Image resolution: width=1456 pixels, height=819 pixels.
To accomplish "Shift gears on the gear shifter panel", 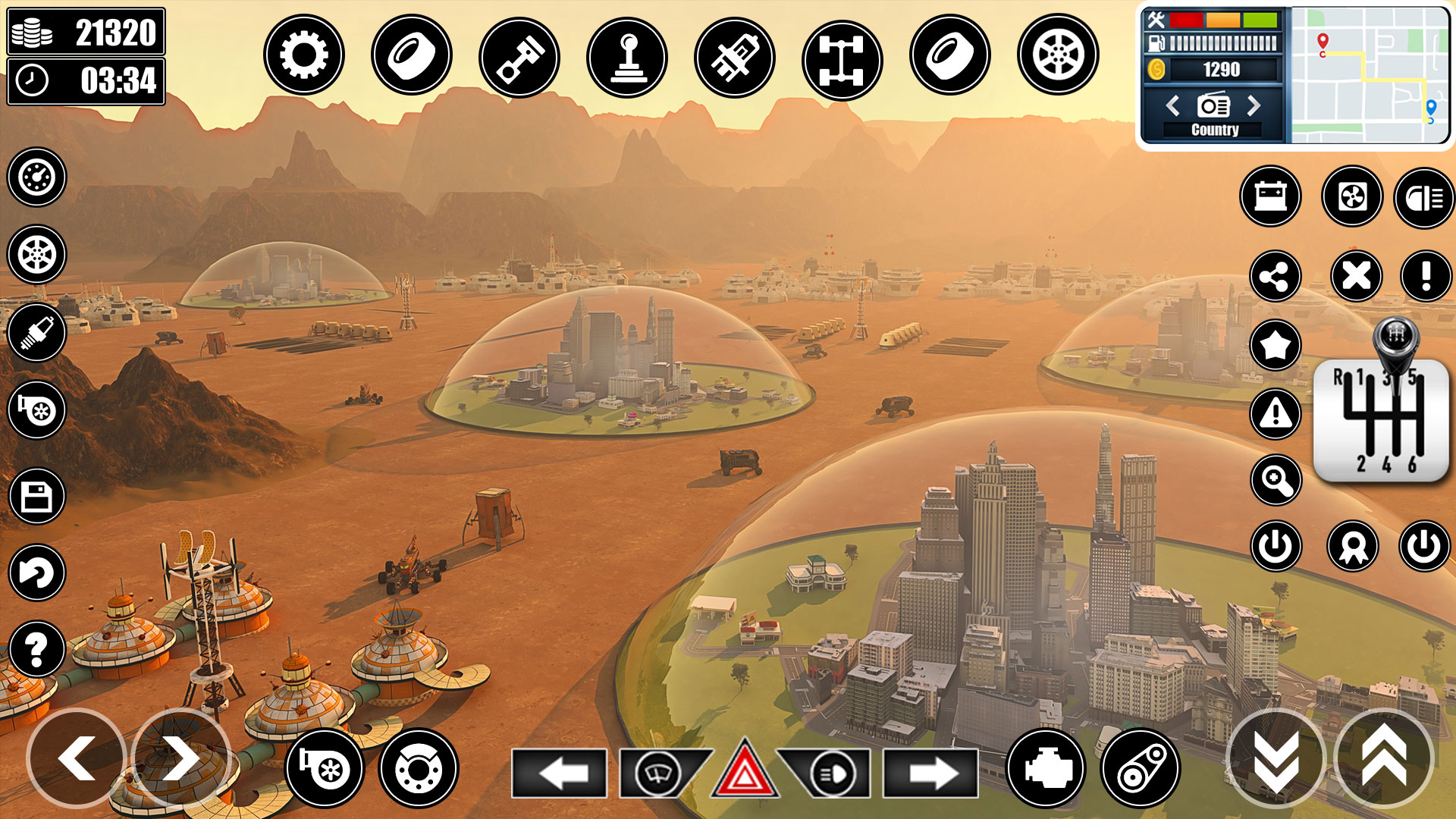I will pos(1380,419).
